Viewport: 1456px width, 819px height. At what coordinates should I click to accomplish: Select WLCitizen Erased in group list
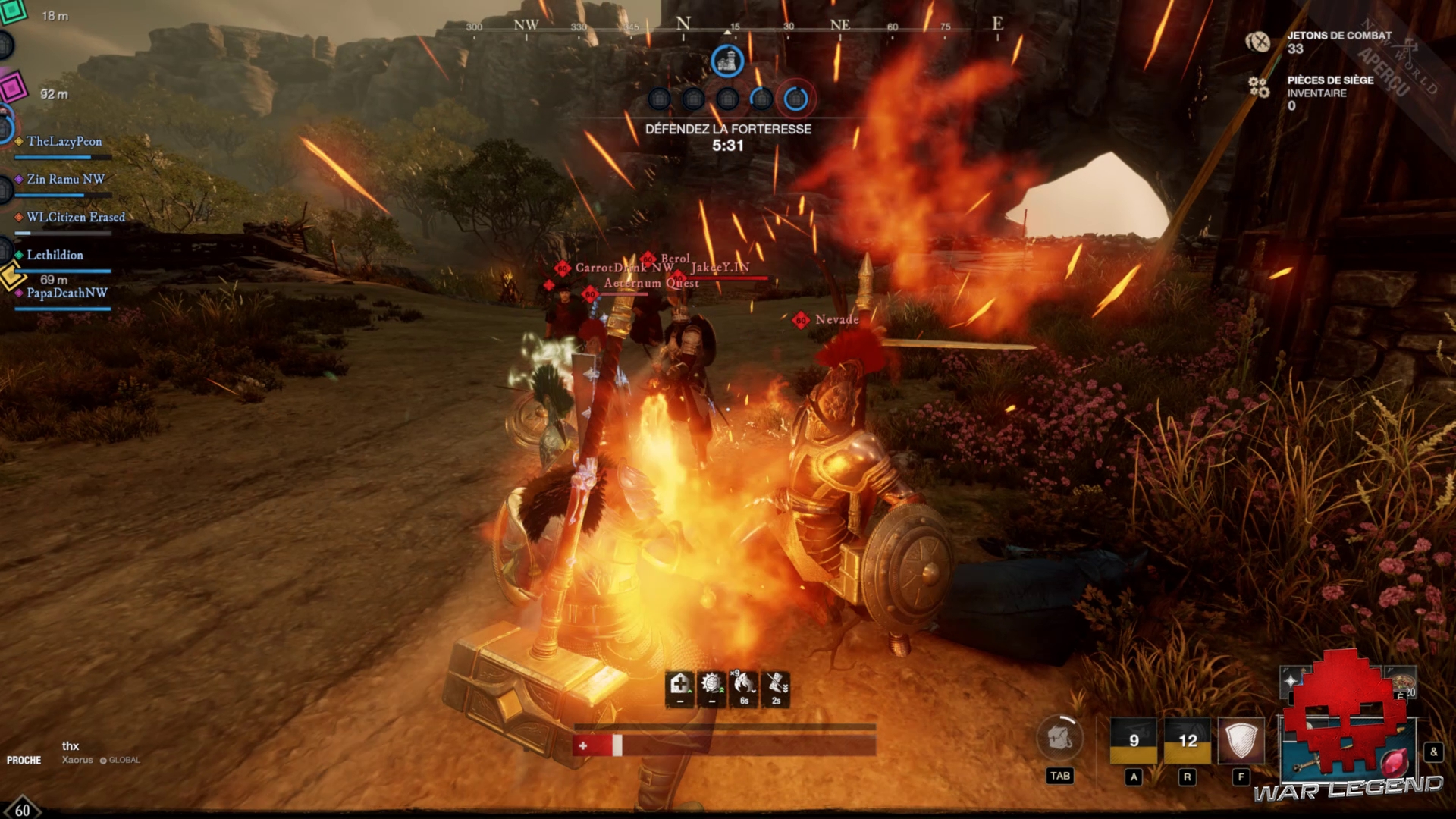[75, 218]
